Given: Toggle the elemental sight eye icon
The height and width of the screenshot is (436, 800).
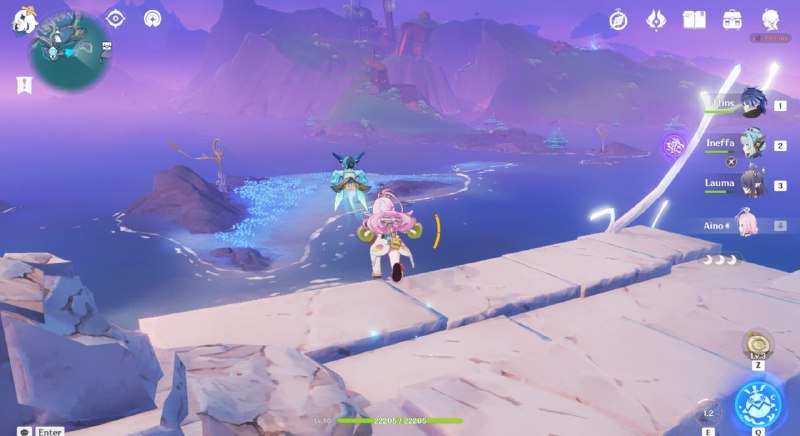Looking at the screenshot, I should pos(116,18).
